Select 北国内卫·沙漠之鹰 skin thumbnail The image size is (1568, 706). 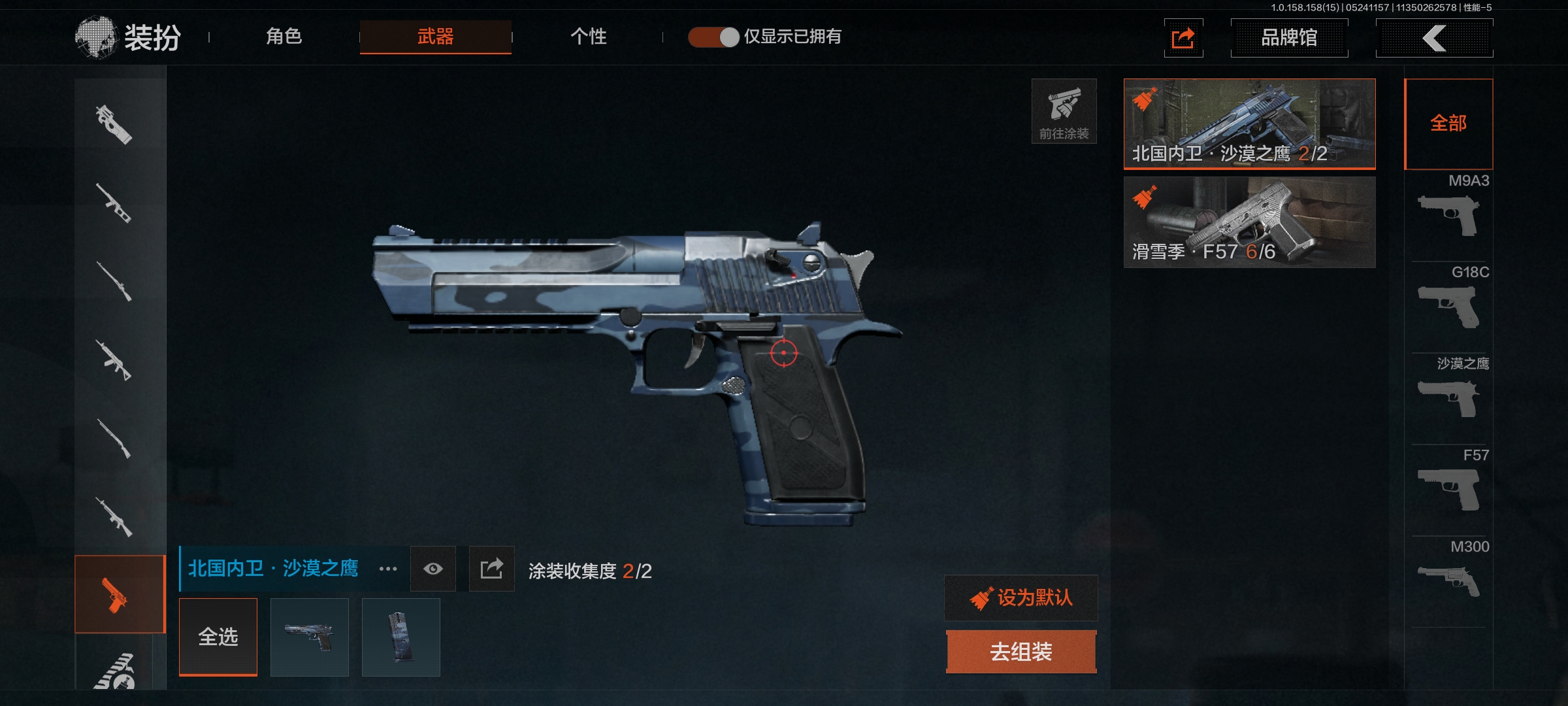(1249, 124)
